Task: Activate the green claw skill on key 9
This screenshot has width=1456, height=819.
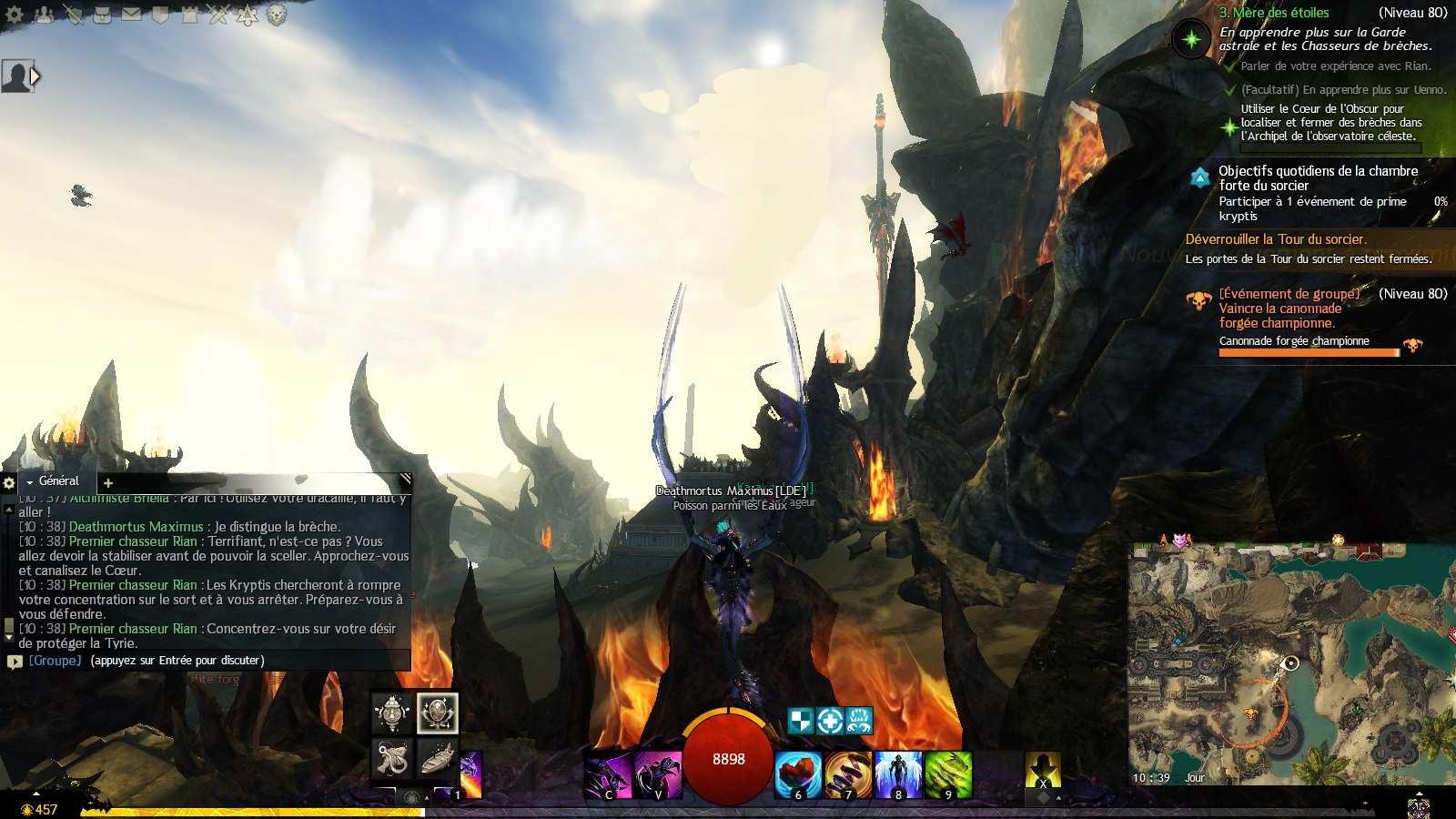Action: point(949,774)
